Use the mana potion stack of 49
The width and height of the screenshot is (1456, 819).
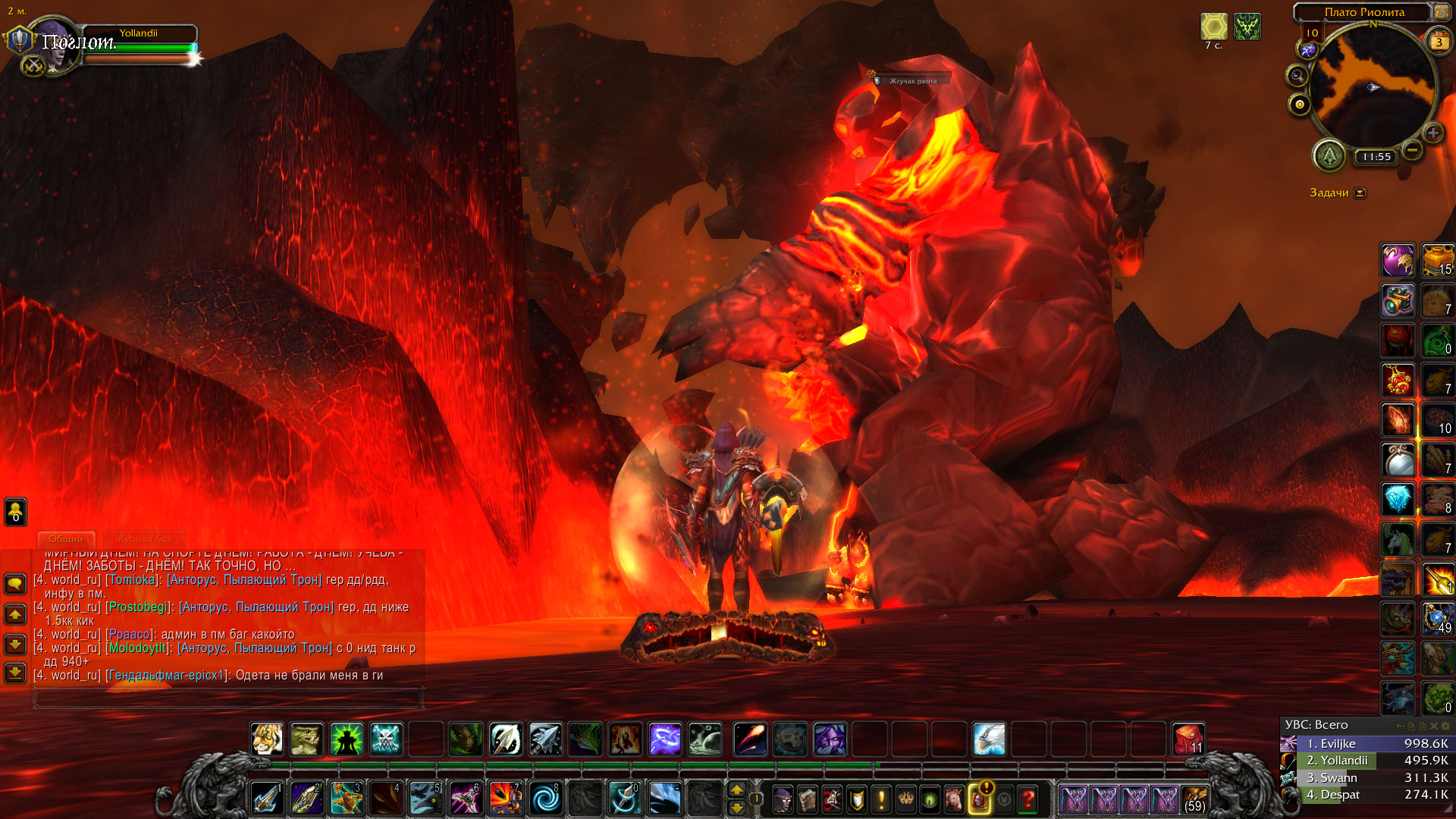click(x=1437, y=618)
